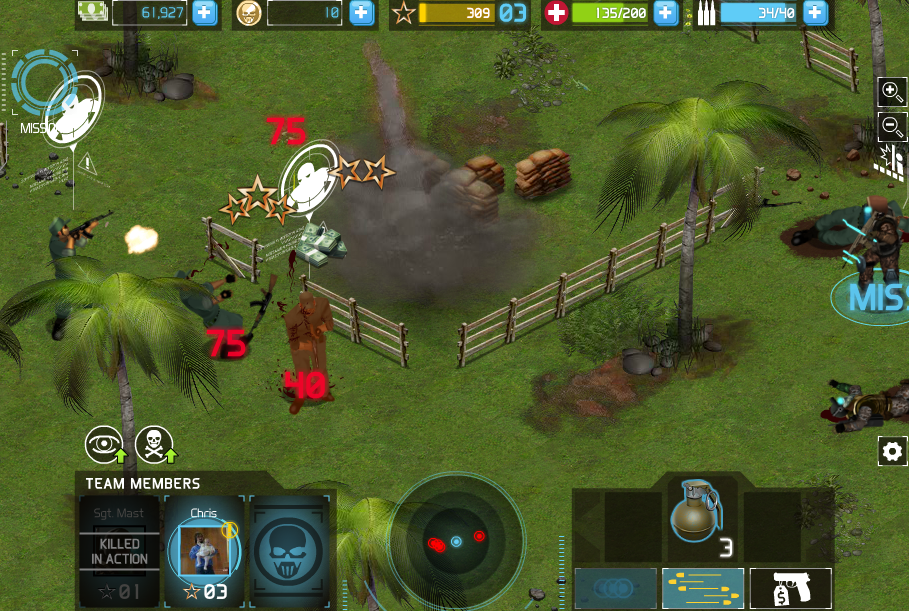Select the killed Sgt. Mast team slot
909x611 pixels.
(119, 551)
